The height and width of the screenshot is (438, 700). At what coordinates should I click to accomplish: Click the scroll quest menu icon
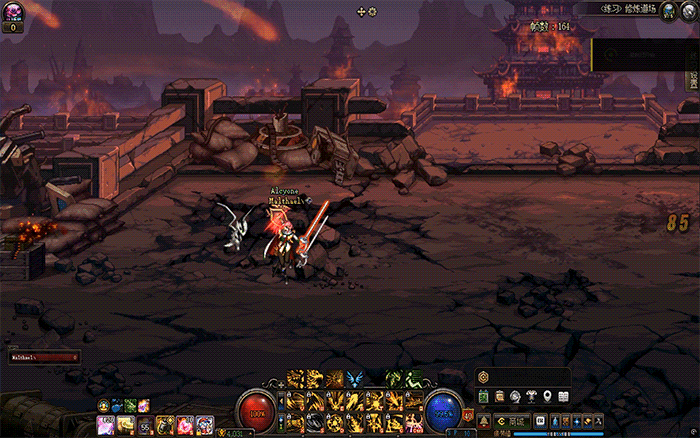[x=498, y=397]
